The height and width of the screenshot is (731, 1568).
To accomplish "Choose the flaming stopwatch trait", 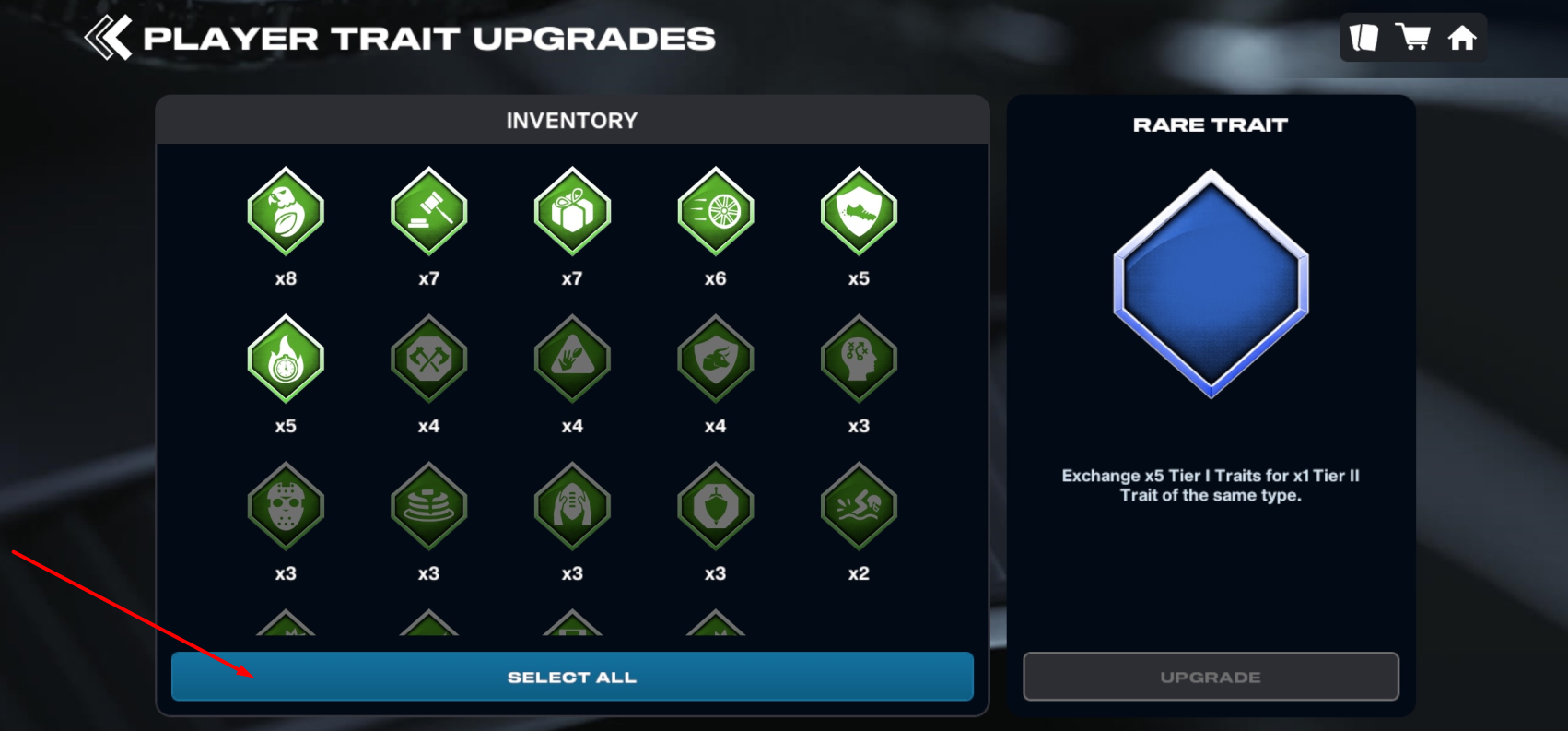I will point(286,359).
